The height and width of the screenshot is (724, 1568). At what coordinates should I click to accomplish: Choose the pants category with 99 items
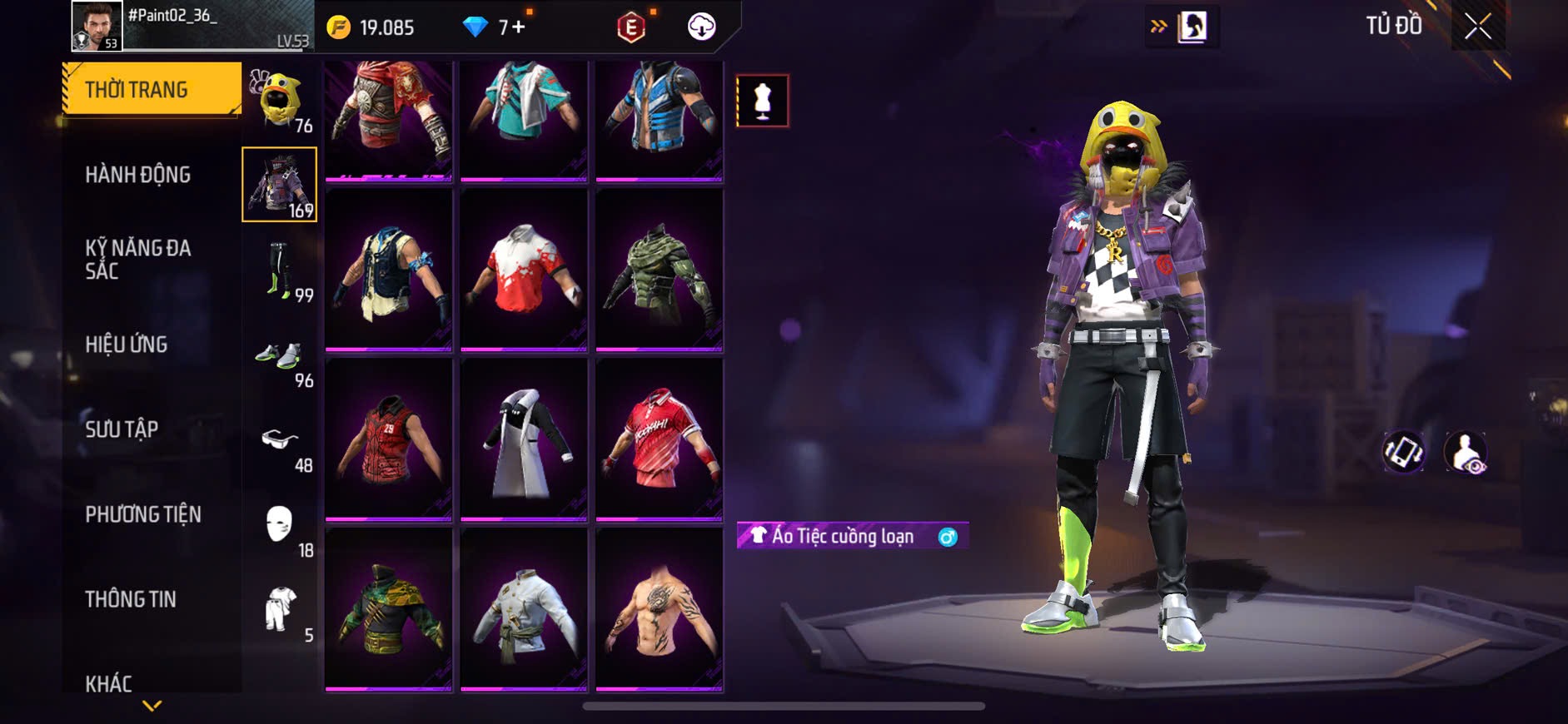click(280, 270)
